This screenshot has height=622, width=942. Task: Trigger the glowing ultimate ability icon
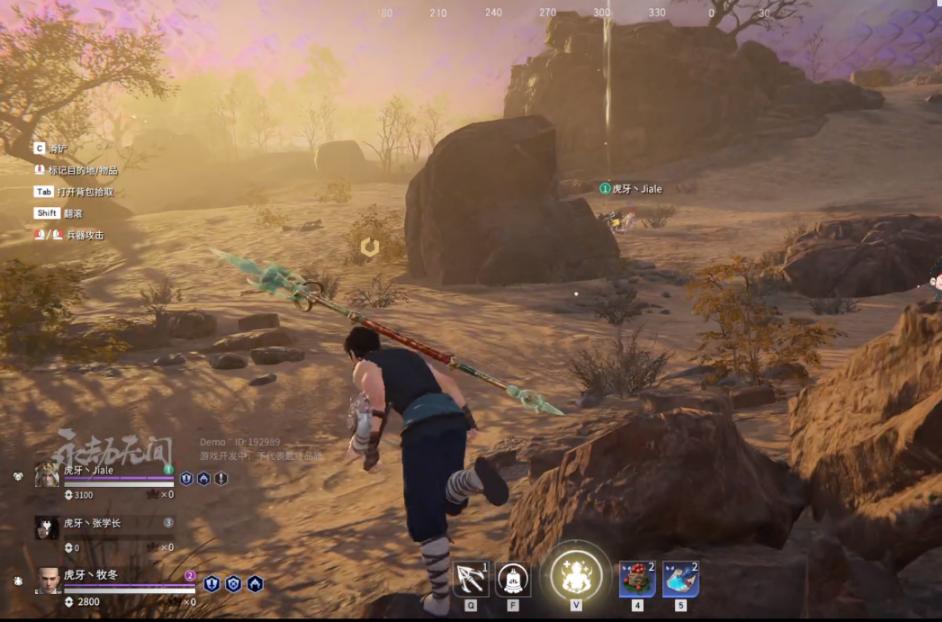[x=577, y=575]
